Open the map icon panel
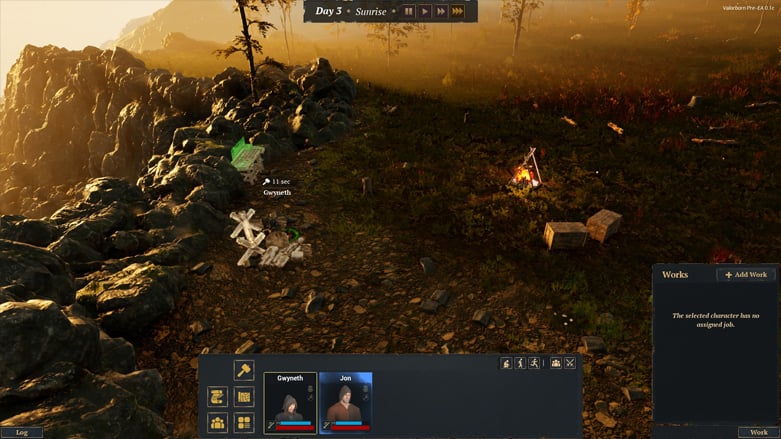Viewport: 781px width, 439px height. [x=243, y=397]
